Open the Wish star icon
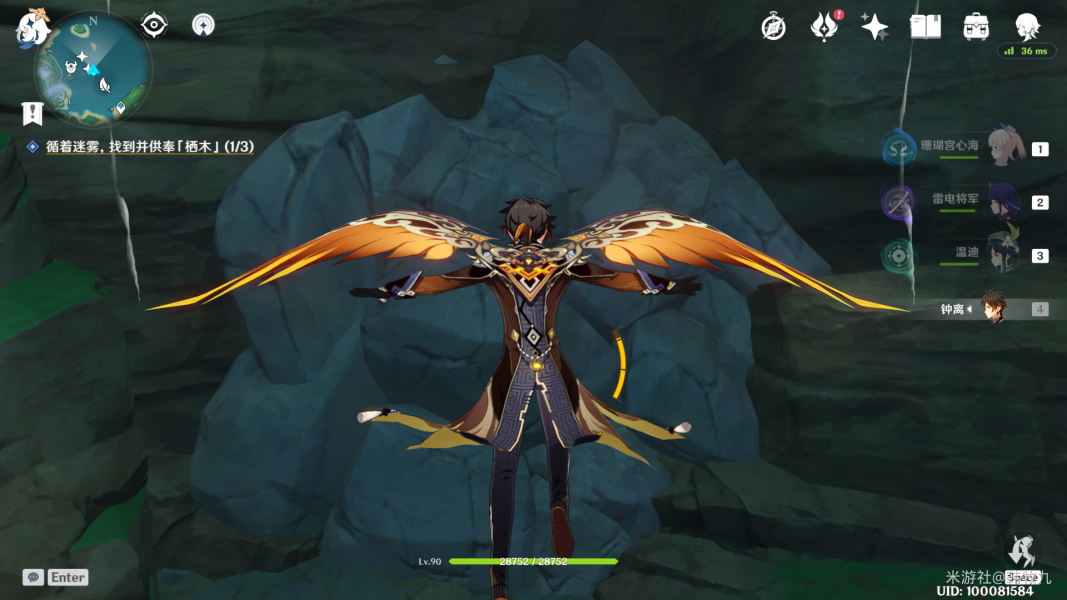 875,27
